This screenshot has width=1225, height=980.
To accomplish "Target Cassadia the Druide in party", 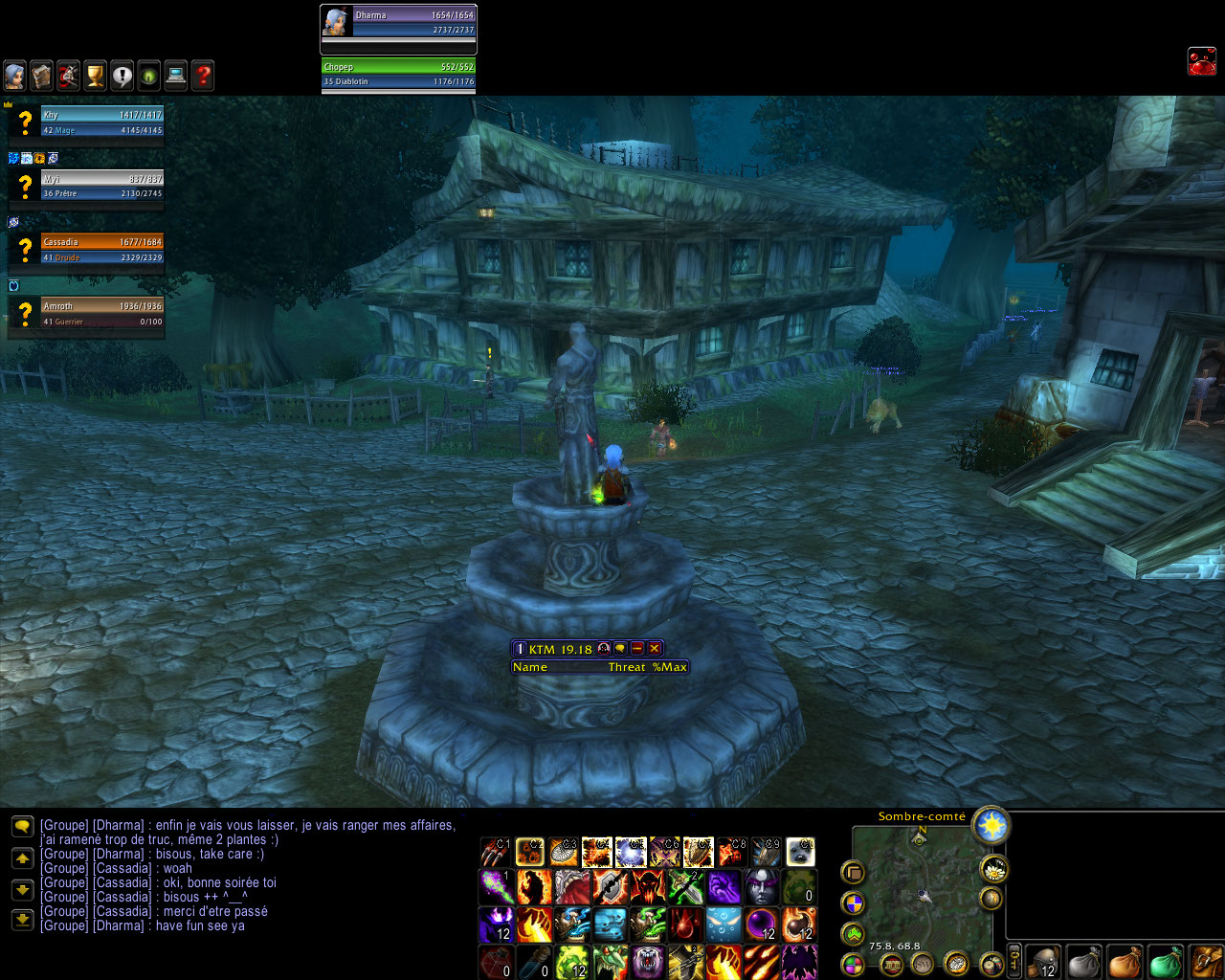I will [x=101, y=249].
